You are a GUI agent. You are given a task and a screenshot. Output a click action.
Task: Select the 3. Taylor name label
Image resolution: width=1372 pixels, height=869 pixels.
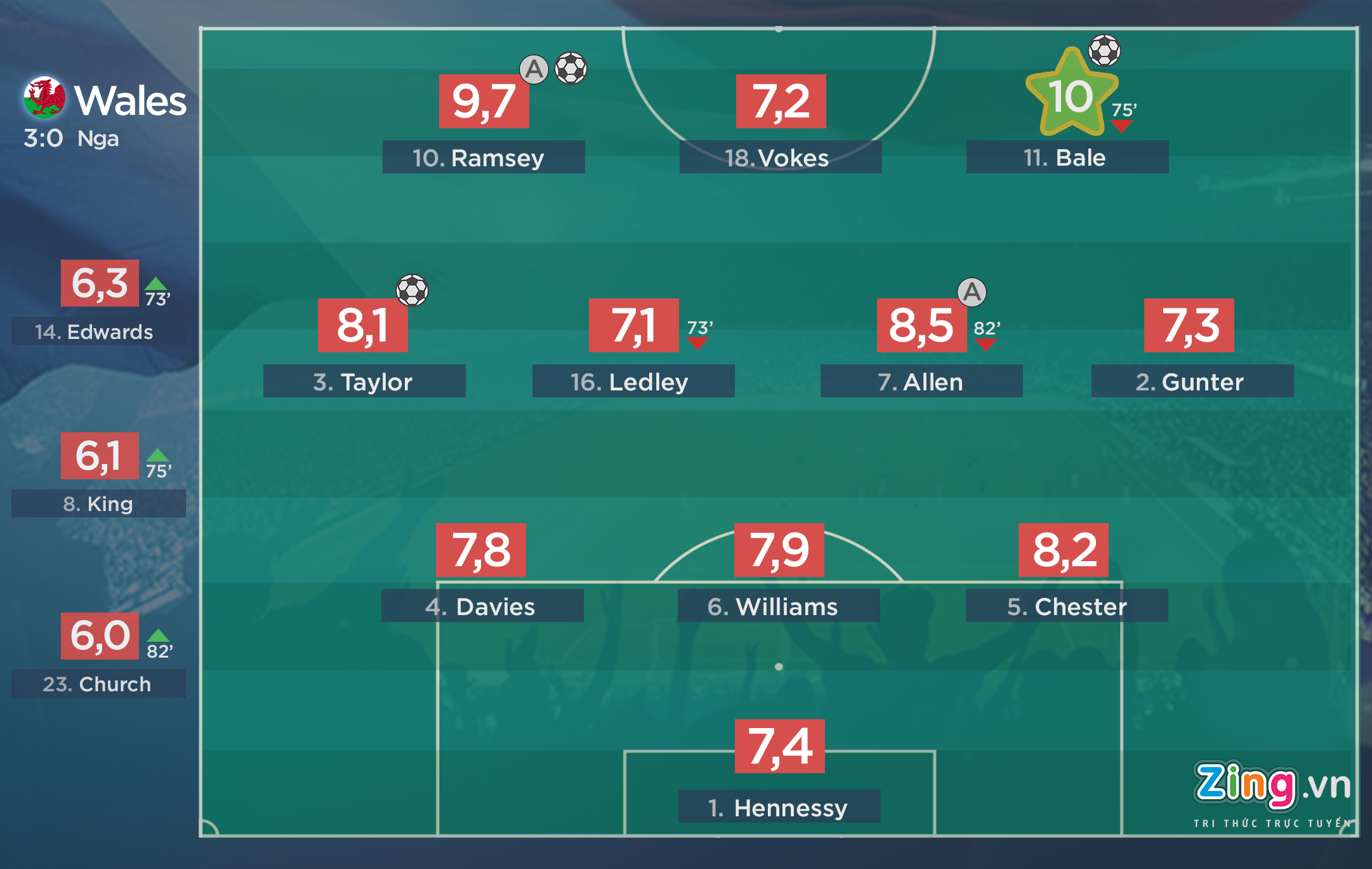[364, 381]
